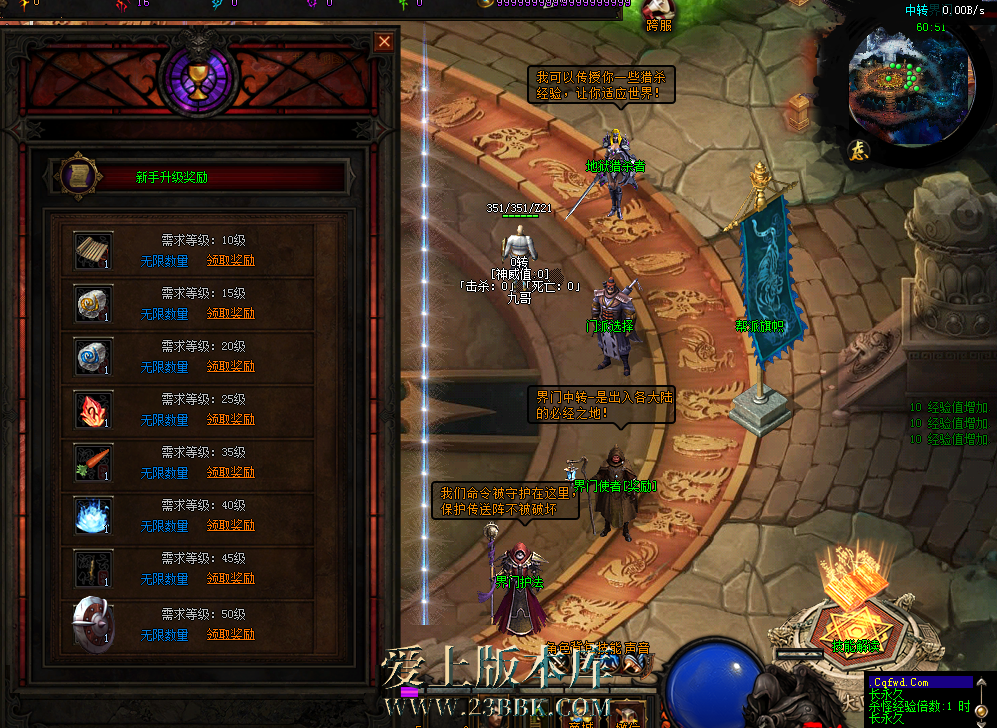Image resolution: width=997 pixels, height=728 pixels.
Task: Claim the level 35 reward
Action: tap(231, 473)
